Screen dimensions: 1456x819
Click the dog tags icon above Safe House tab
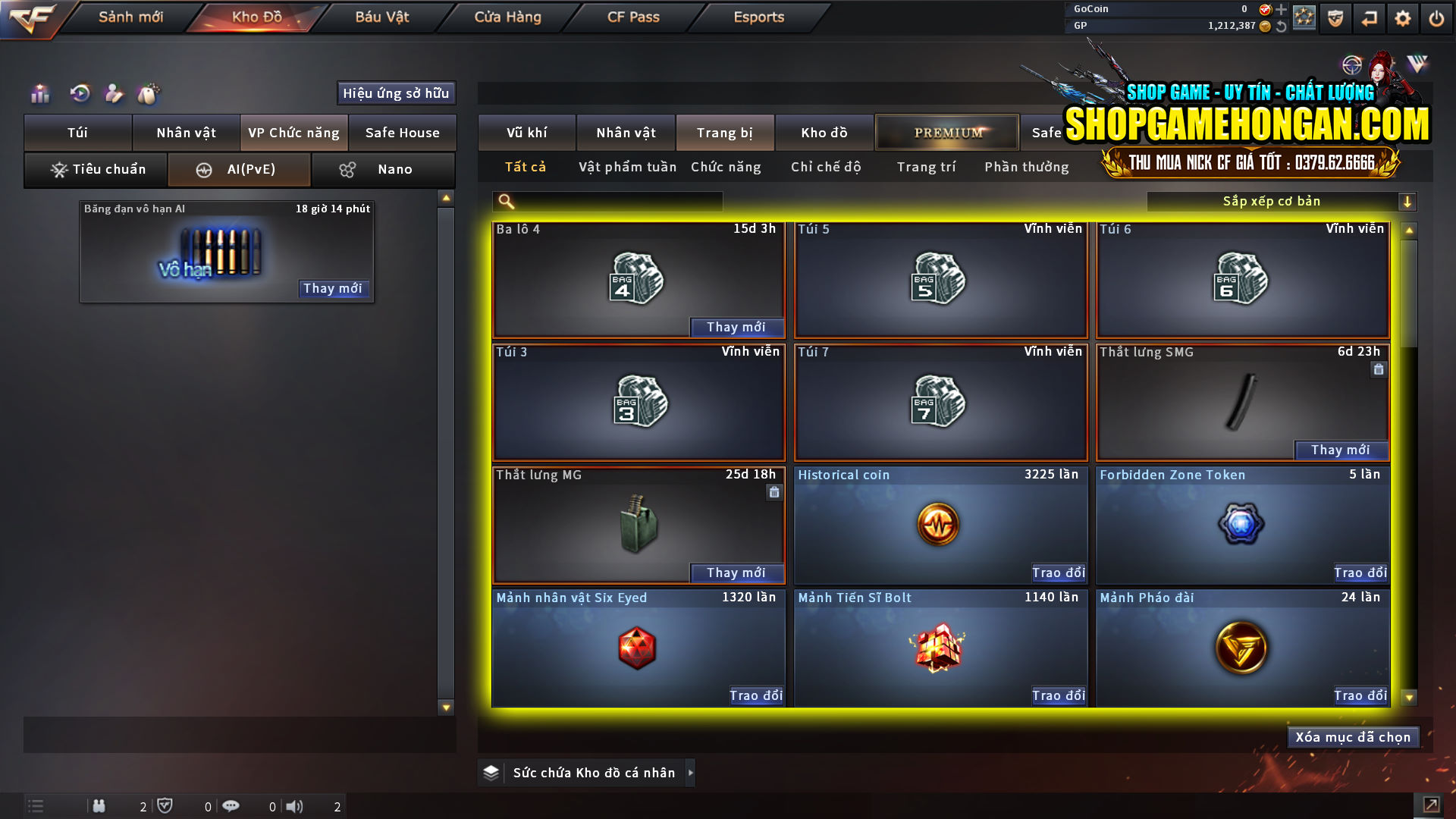point(149,93)
